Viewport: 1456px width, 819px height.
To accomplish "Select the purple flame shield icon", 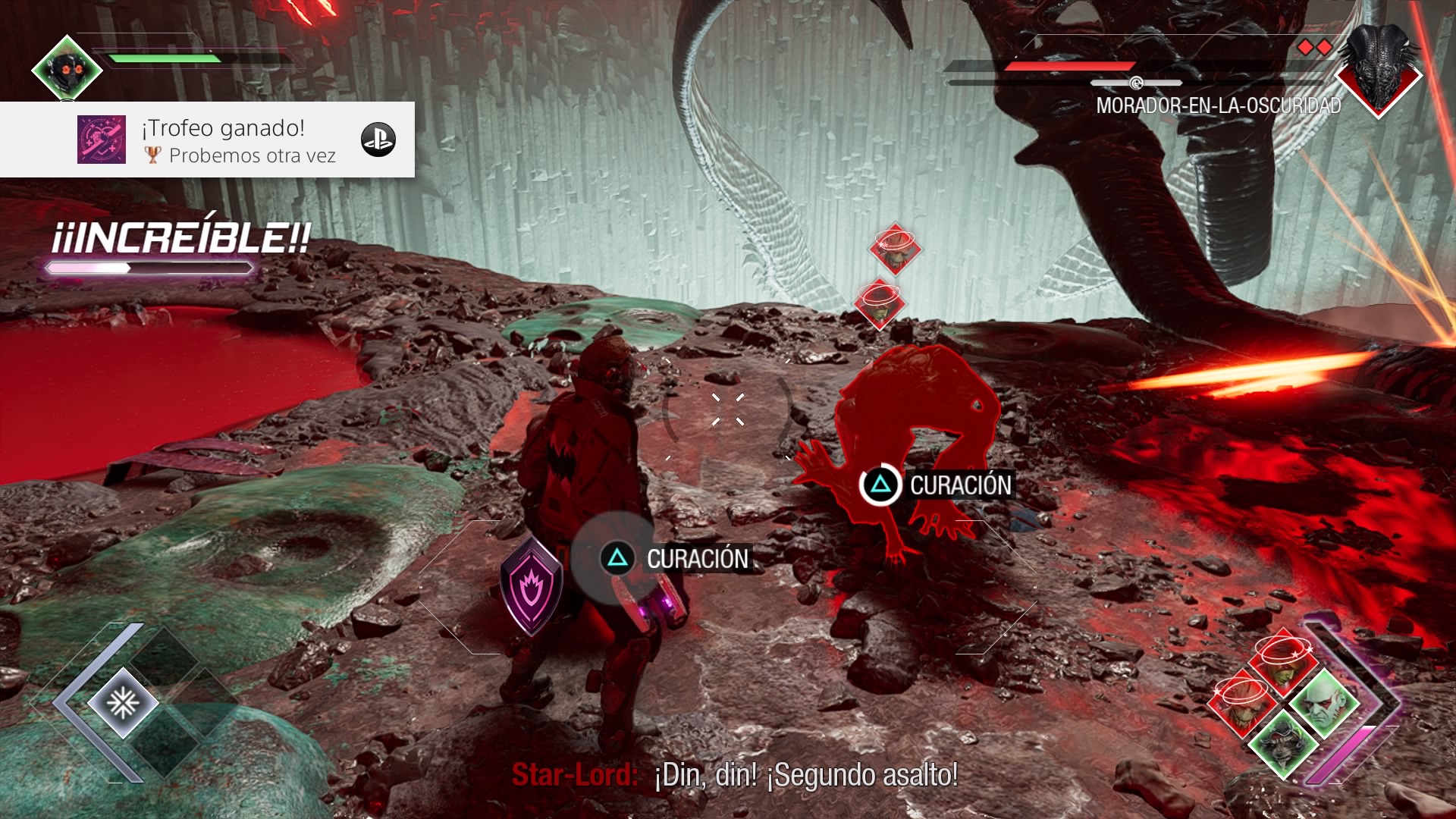I will 532,585.
